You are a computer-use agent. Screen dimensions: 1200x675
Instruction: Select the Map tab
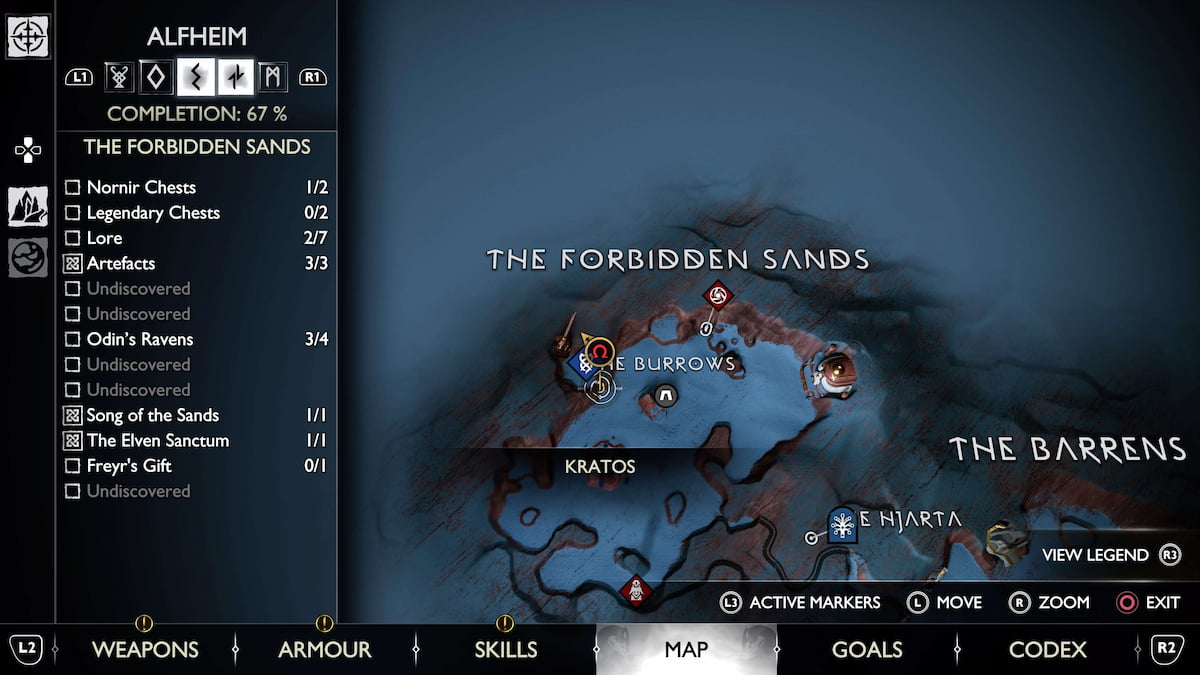point(686,650)
